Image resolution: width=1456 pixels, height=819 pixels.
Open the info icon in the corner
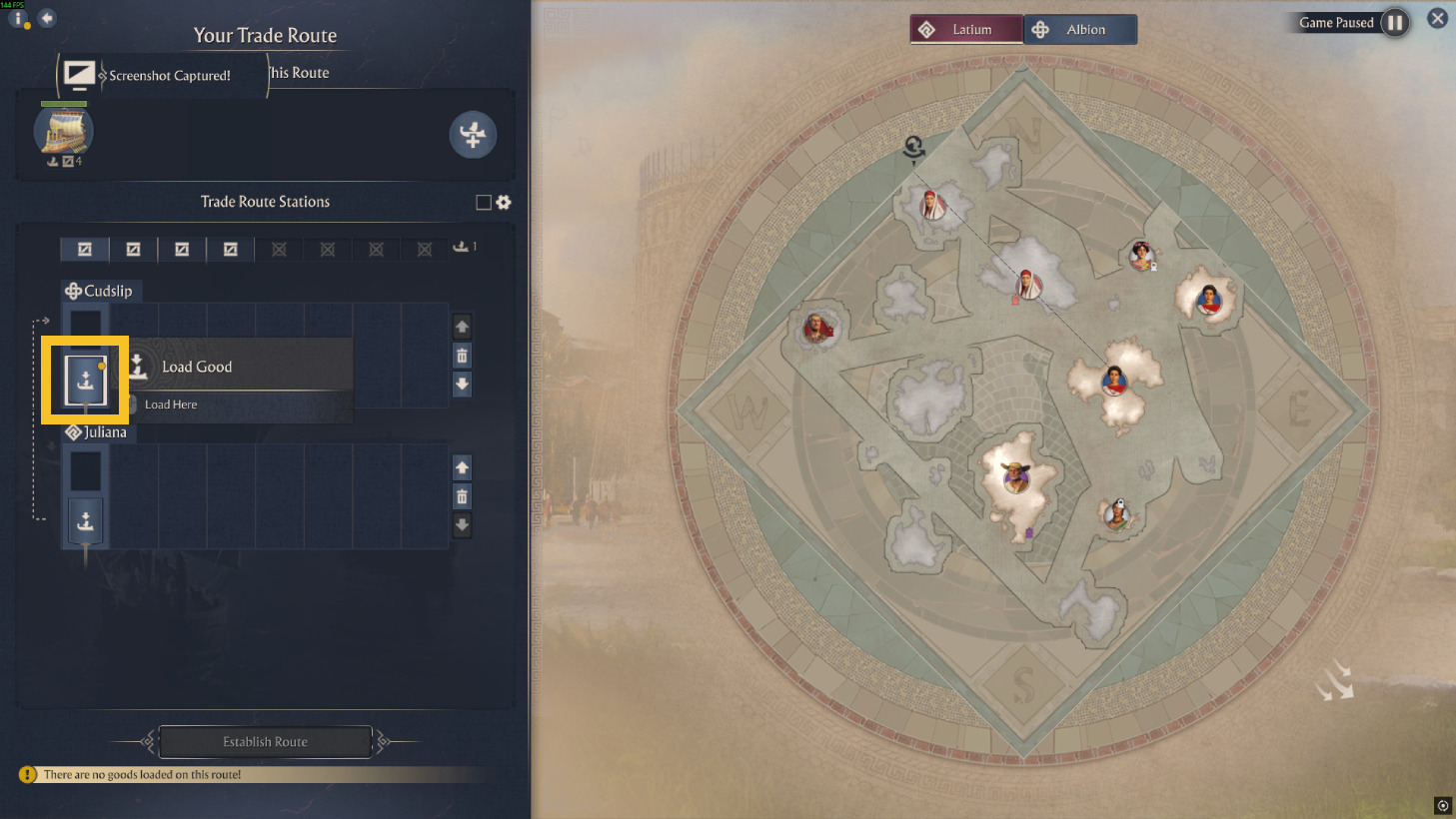point(17,19)
